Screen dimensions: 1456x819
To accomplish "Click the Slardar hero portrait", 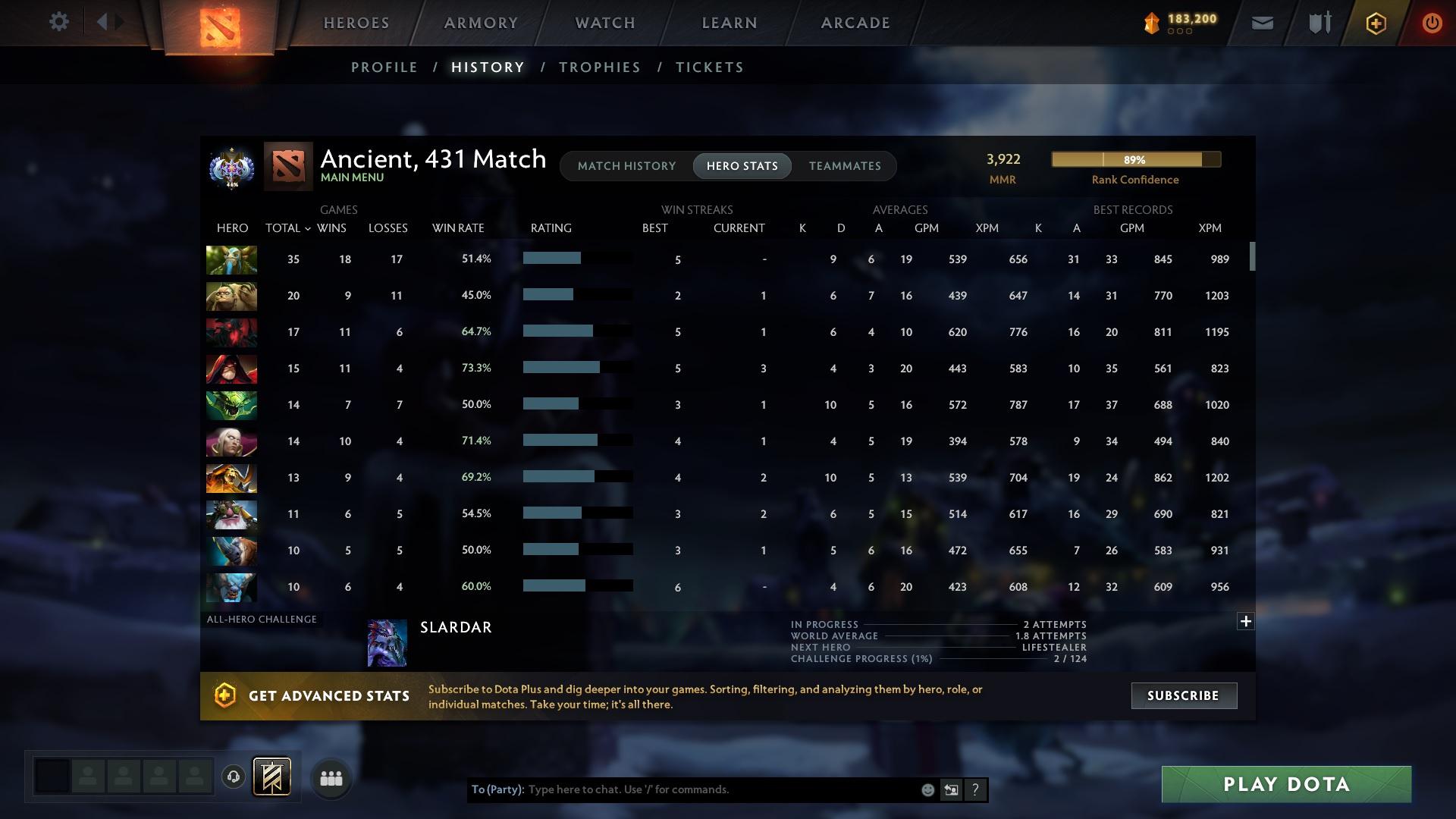I will pos(387,642).
